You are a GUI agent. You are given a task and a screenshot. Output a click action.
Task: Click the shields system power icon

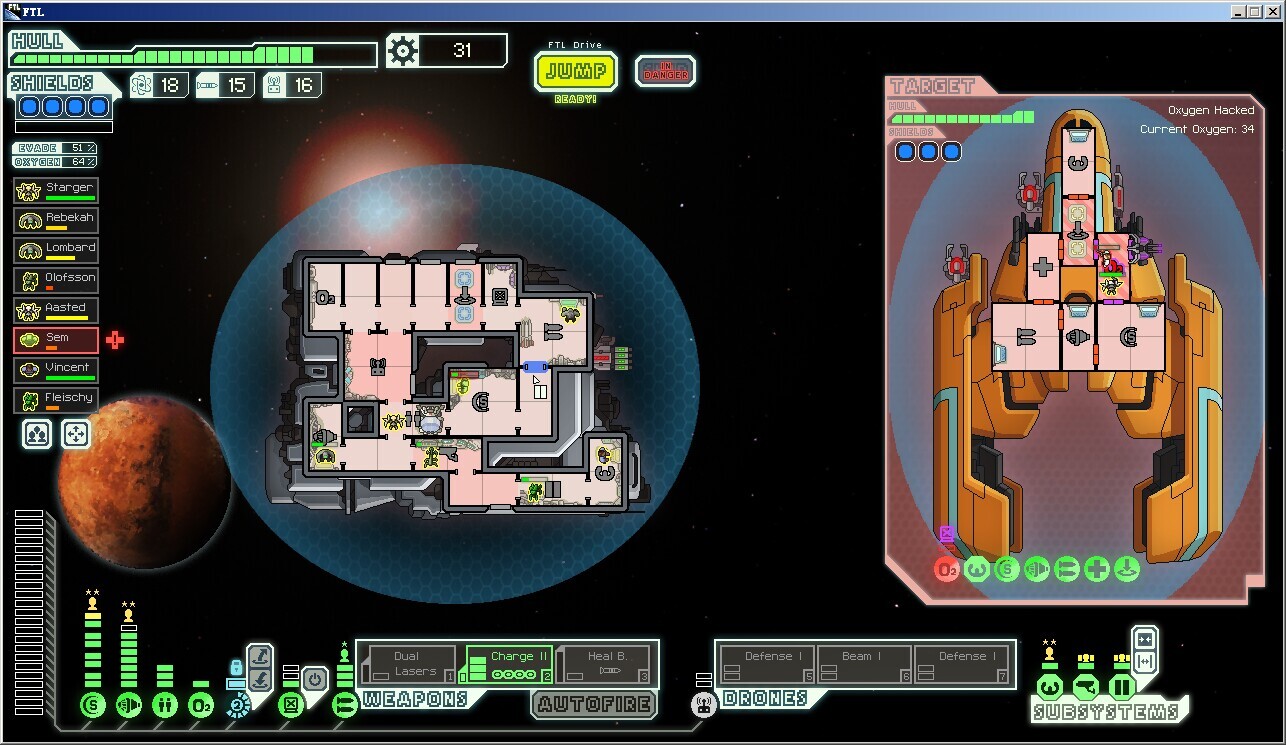[93, 705]
